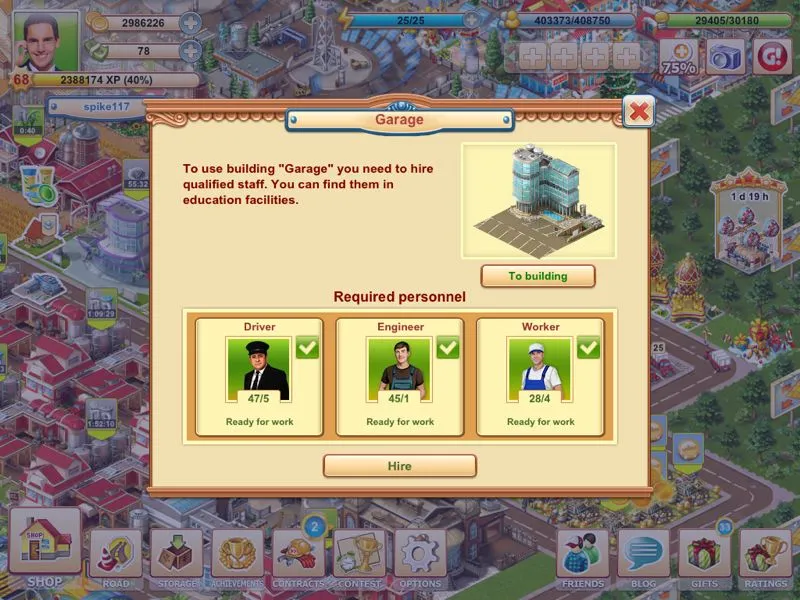The width and height of the screenshot is (800, 600).
Task: View the Ratings trophy screen
Action: 765,556
